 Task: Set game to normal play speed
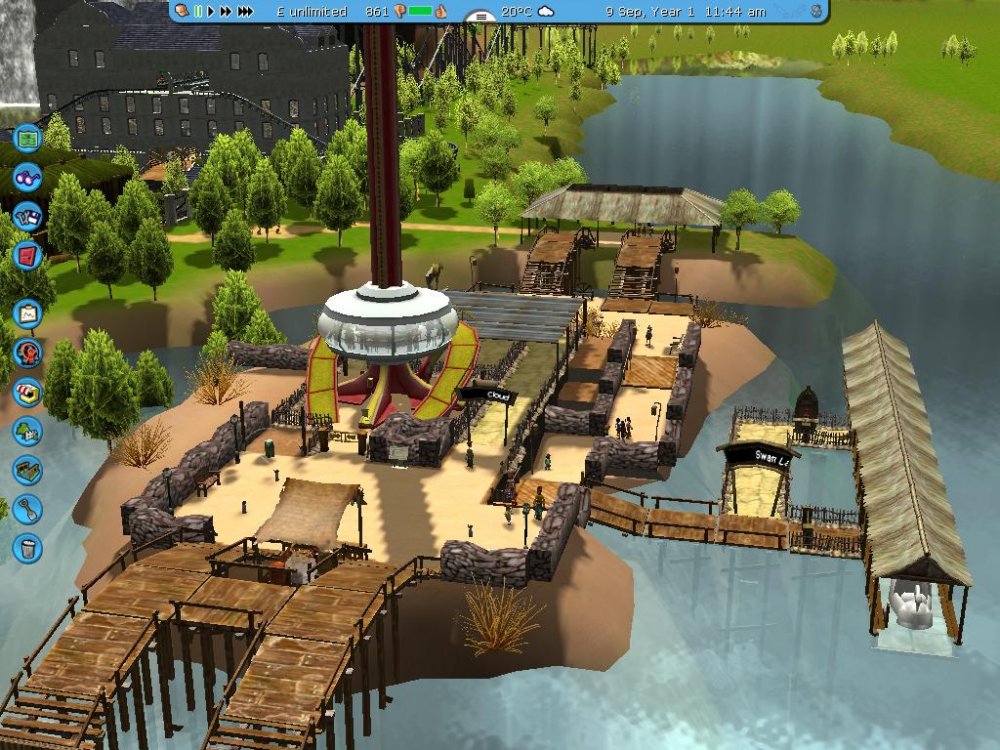[211, 11]
